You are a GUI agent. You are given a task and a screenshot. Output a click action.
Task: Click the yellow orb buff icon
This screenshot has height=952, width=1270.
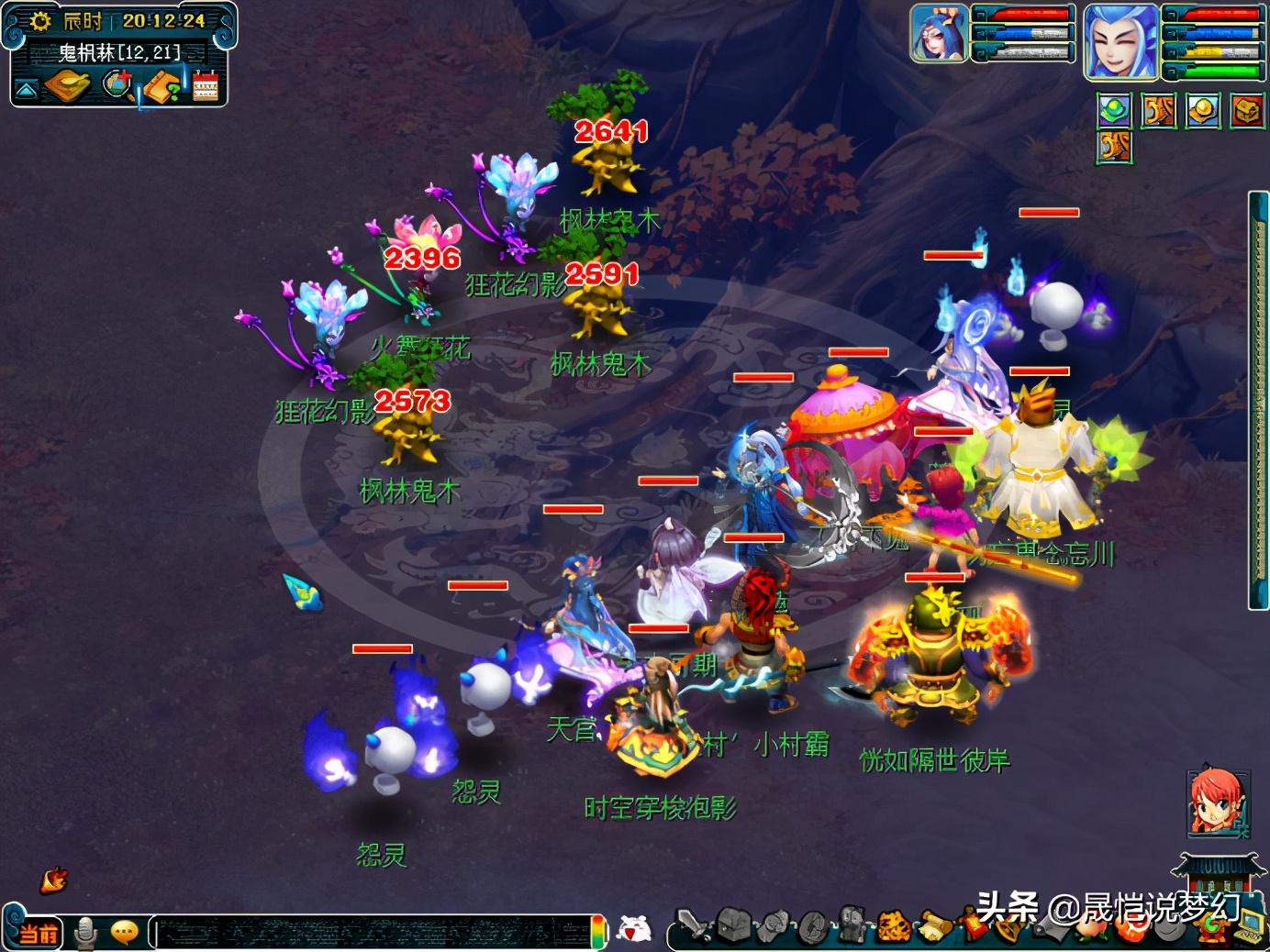click(1202, 111)
